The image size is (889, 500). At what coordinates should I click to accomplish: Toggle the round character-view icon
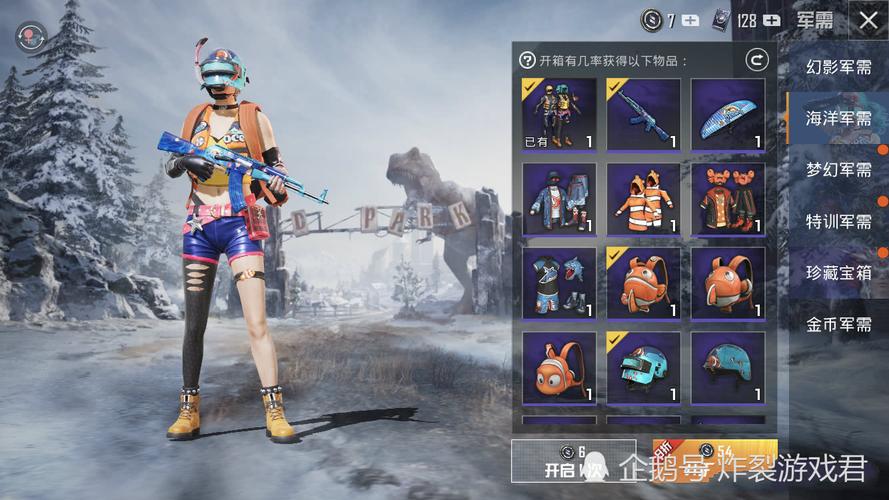click(x=30, y=38)
